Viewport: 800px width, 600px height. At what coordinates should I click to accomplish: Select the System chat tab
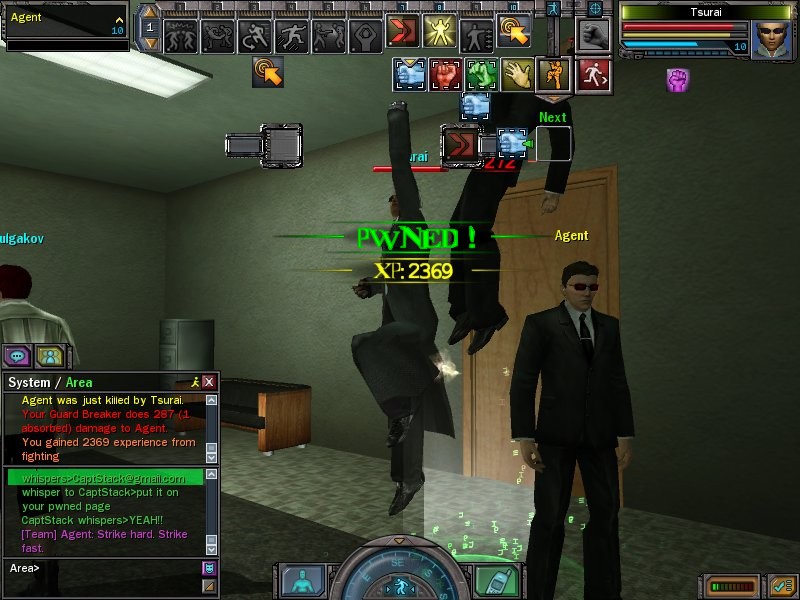28,382
